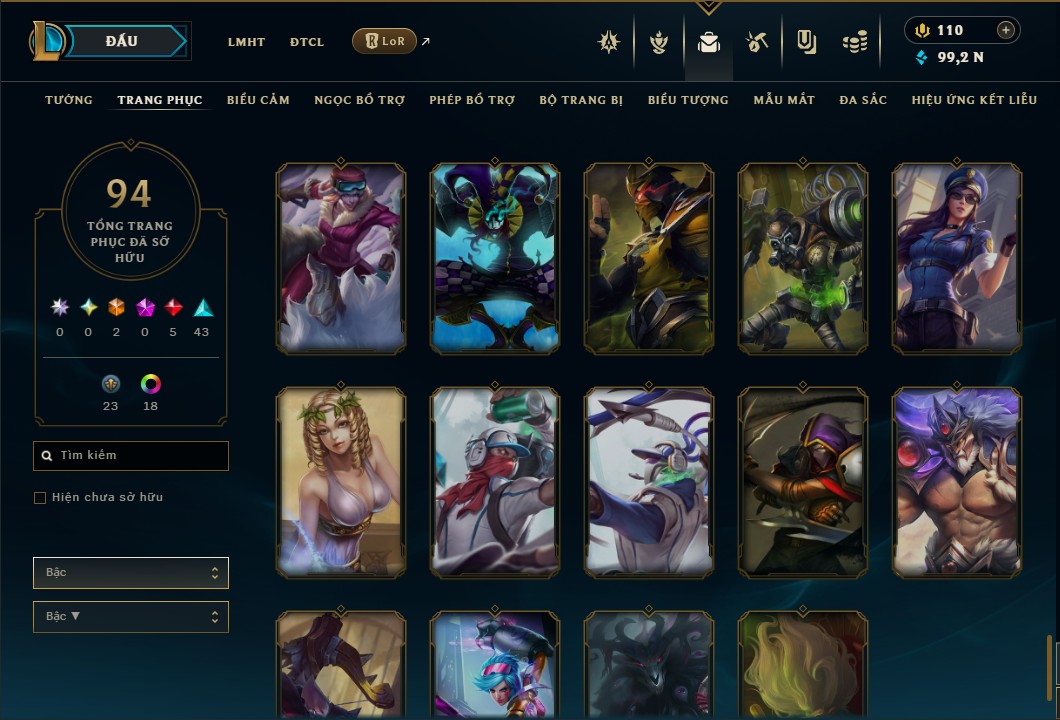Select the BIỂU CẢM emotes tab
Screen dimensions: 1060x720
258,100
